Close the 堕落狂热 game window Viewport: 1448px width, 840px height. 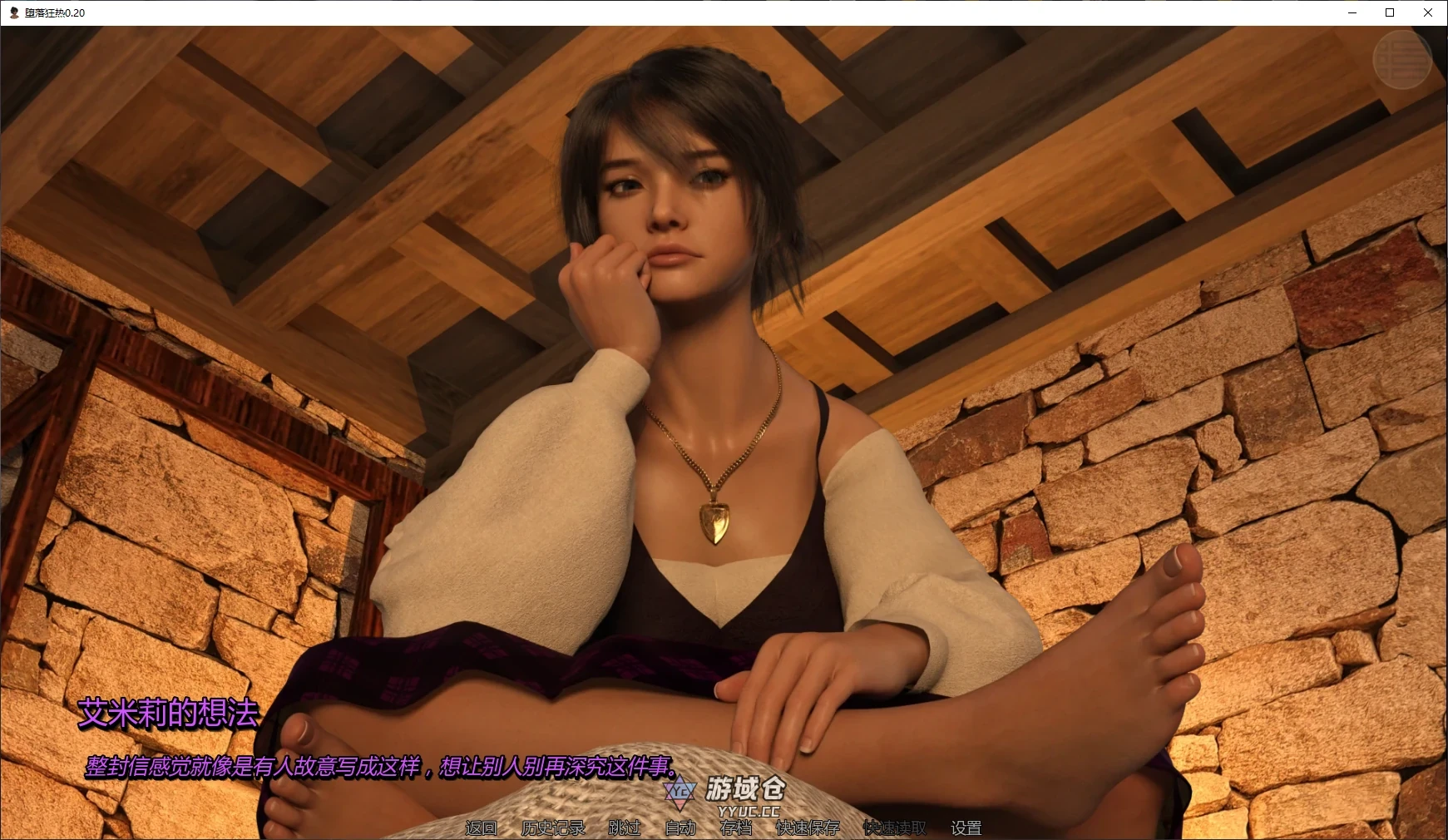click(x=1427, y=12)
